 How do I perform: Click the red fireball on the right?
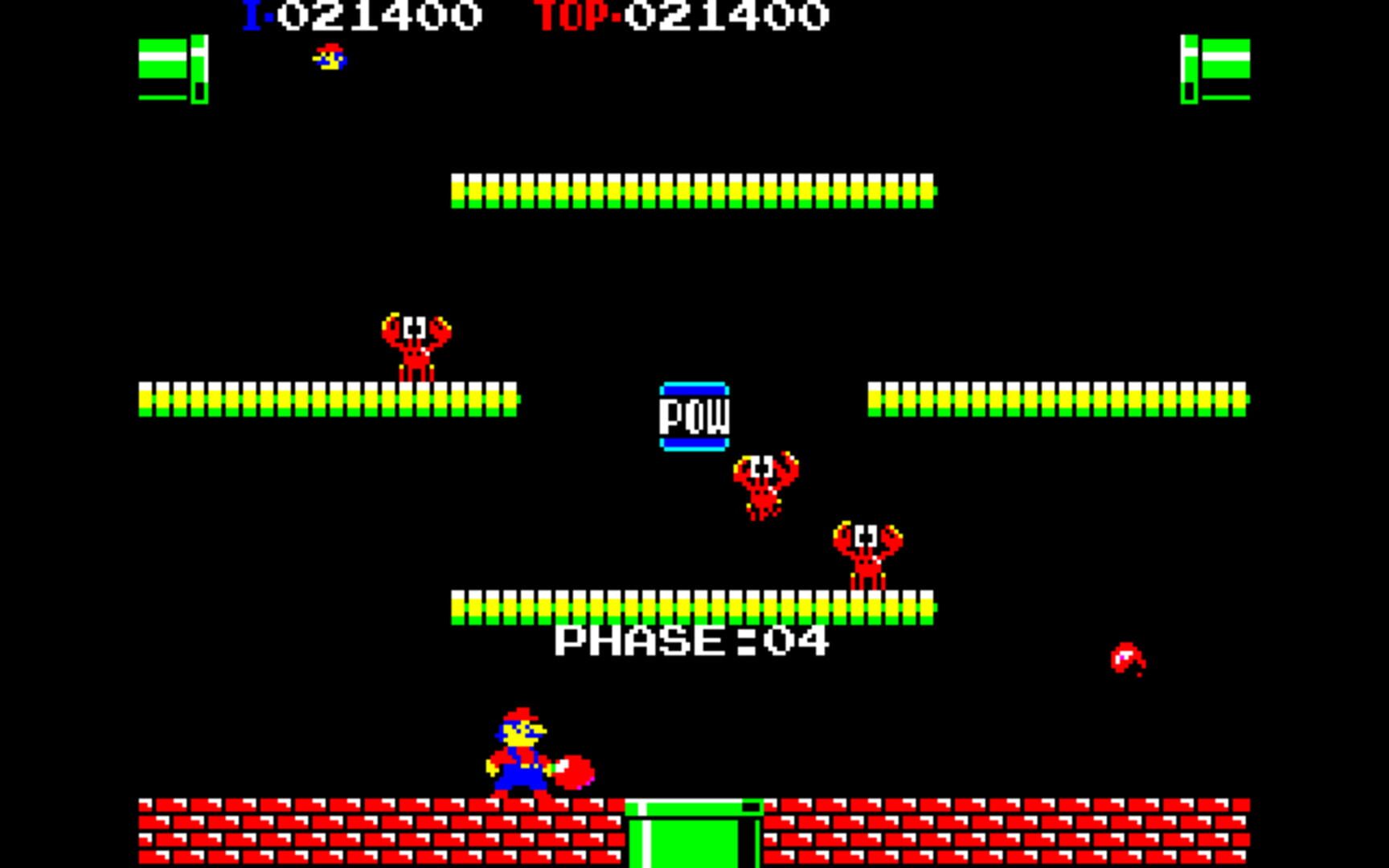pyautogui.click(x=1125, y=655)
